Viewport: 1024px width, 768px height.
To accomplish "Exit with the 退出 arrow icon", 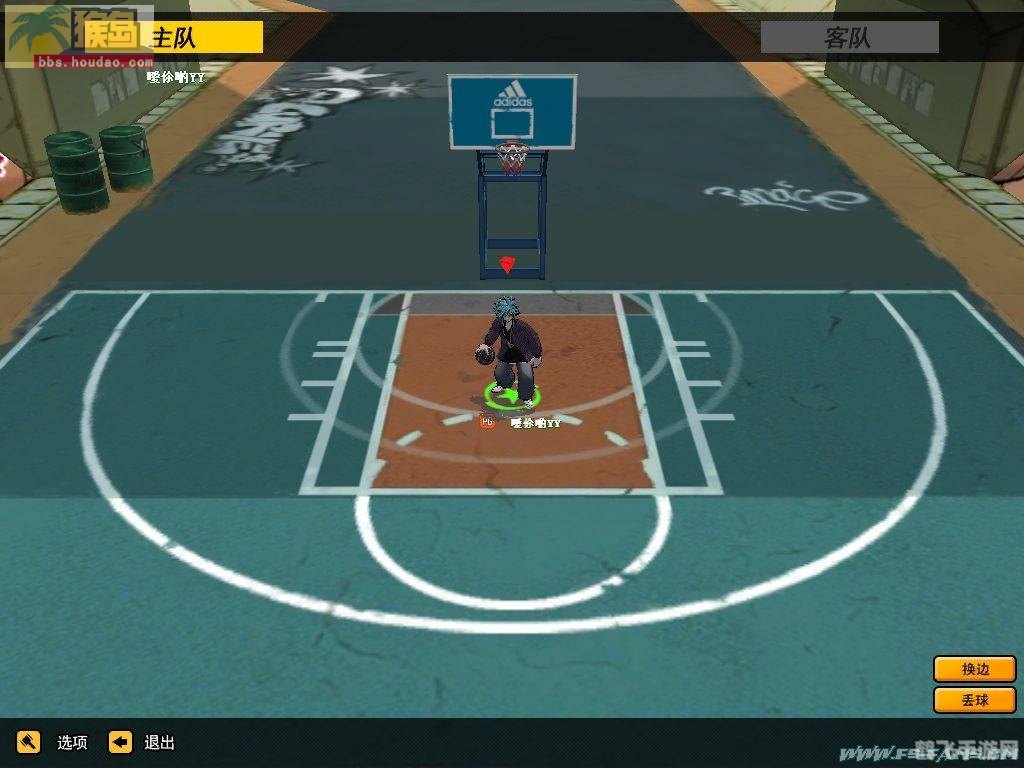I will click(121, 742).
